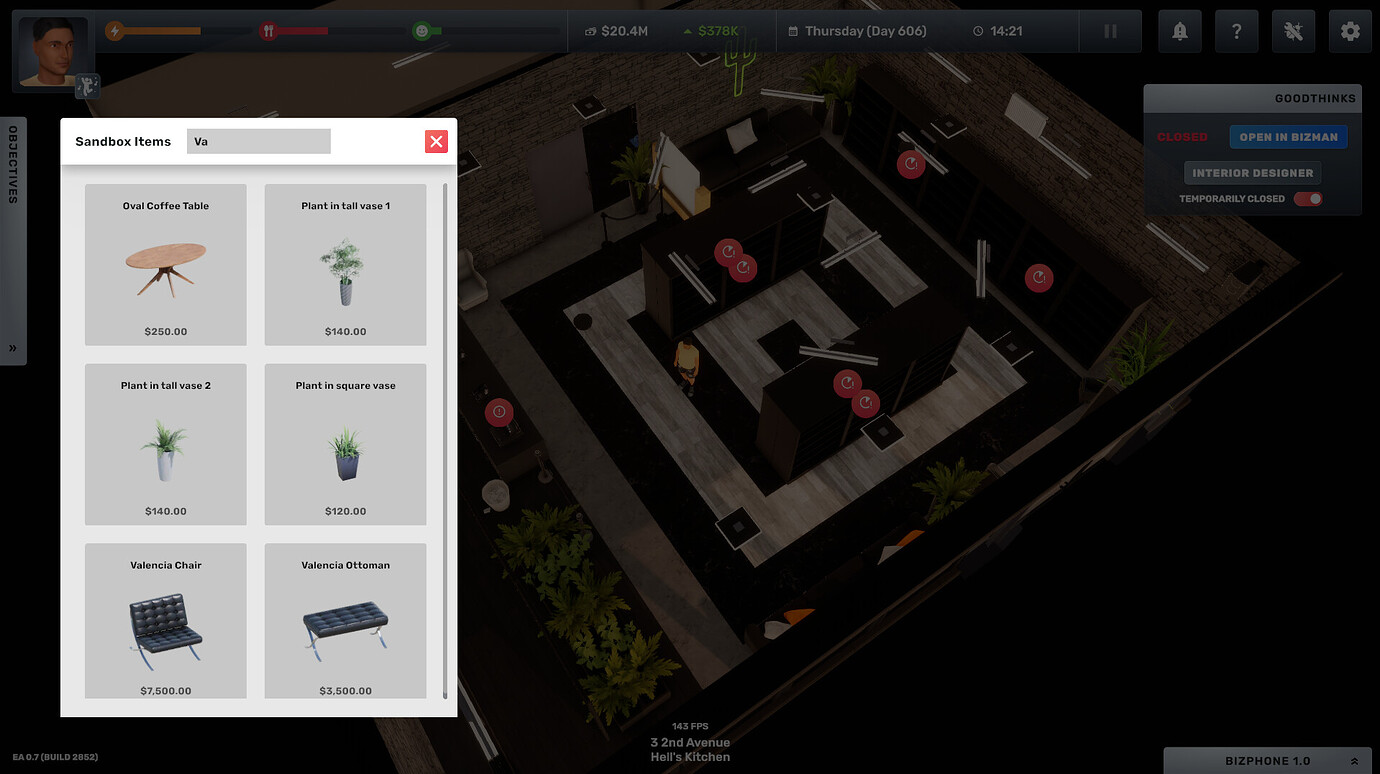Click a red rotation marker in the store
Image resolution: width=1380 pixels, height=774 pixels.
click(x=911, y=164)
